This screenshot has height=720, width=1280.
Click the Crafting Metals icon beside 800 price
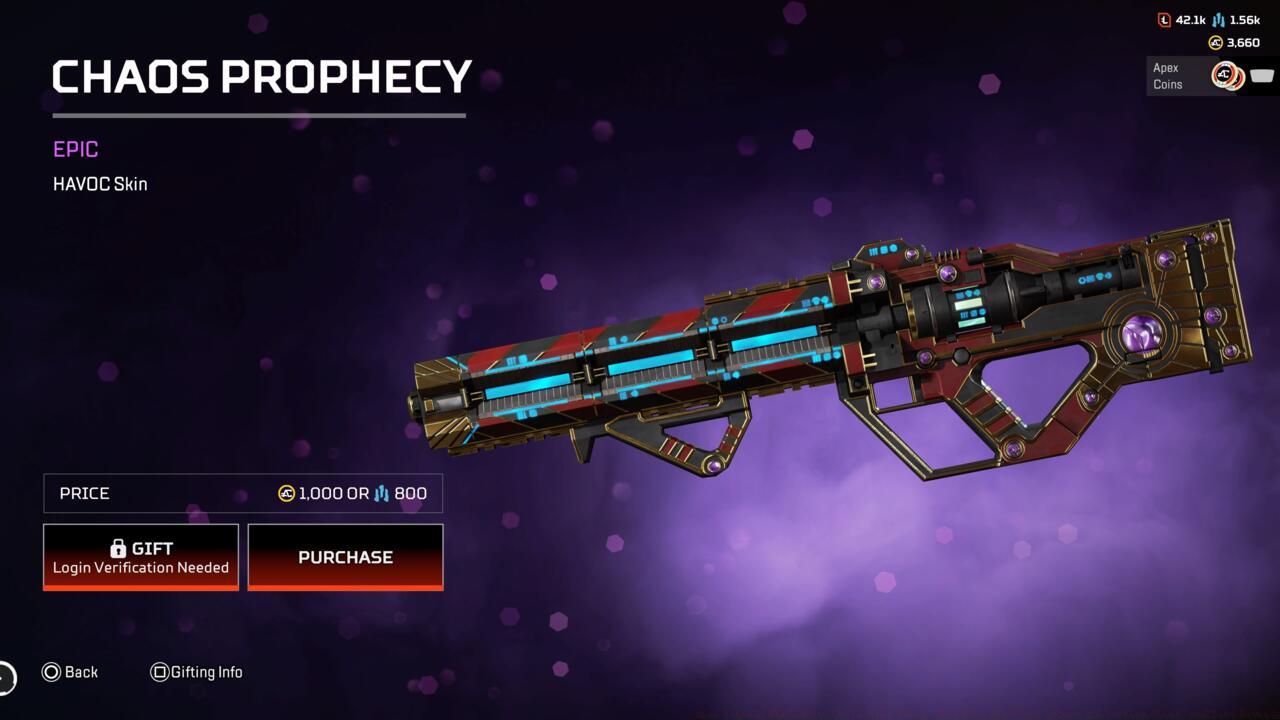(383, 493)
